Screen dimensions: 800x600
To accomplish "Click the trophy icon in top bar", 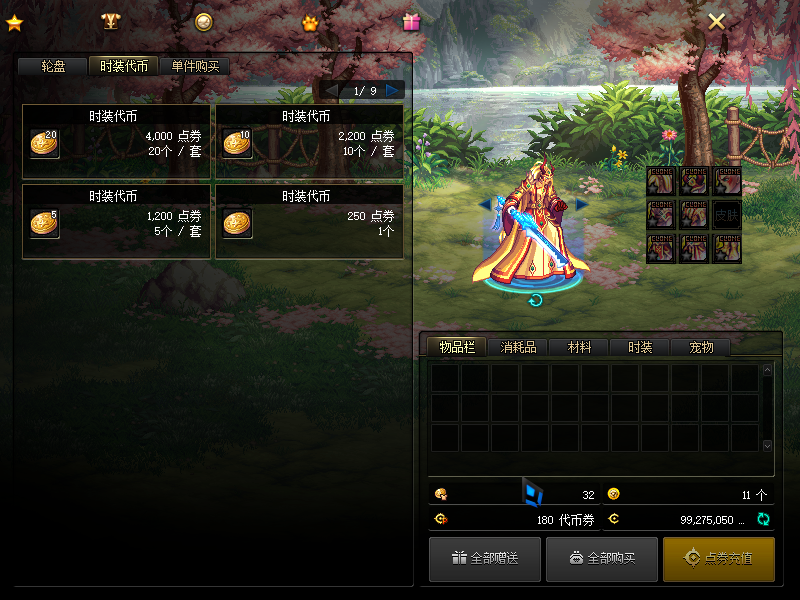I will 110,21.
